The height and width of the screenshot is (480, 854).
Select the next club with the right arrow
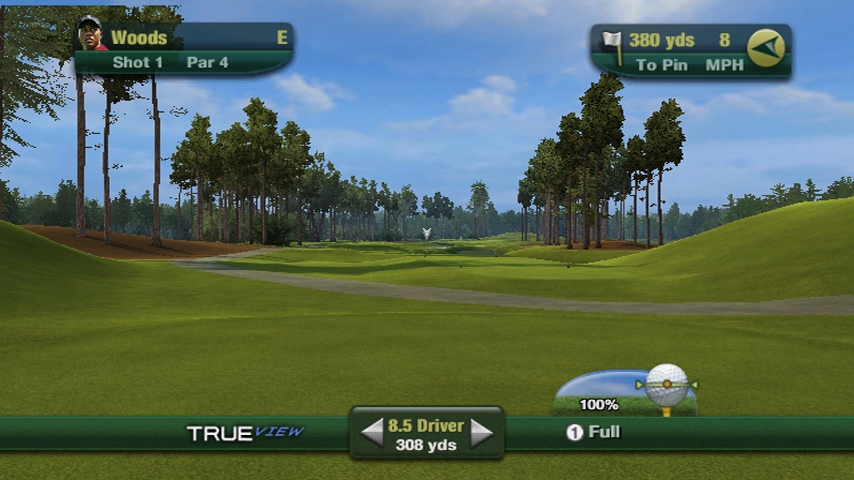click(x=482, y=433)
